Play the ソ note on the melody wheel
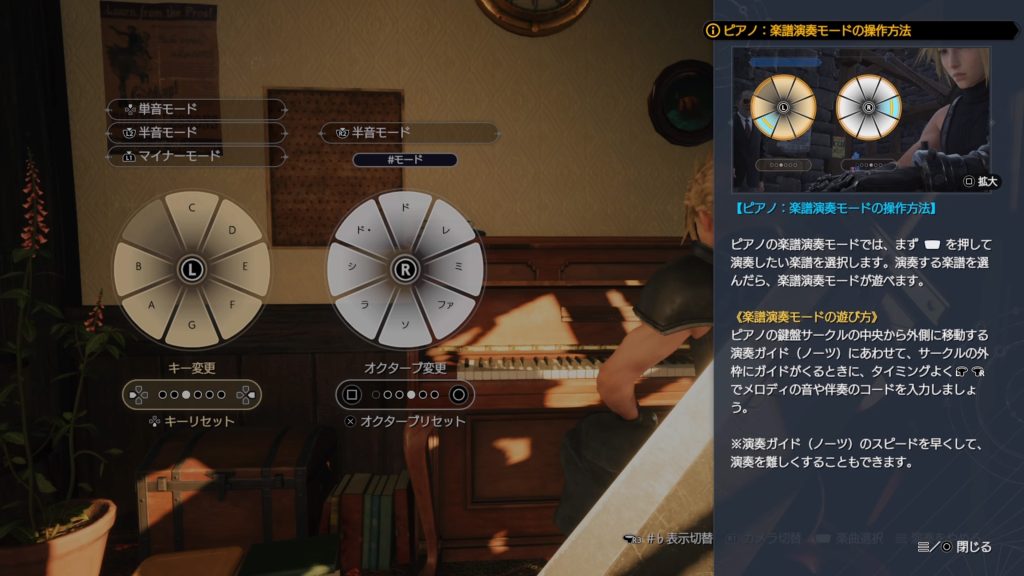The image size is (1024, 576). coord(405,325)
